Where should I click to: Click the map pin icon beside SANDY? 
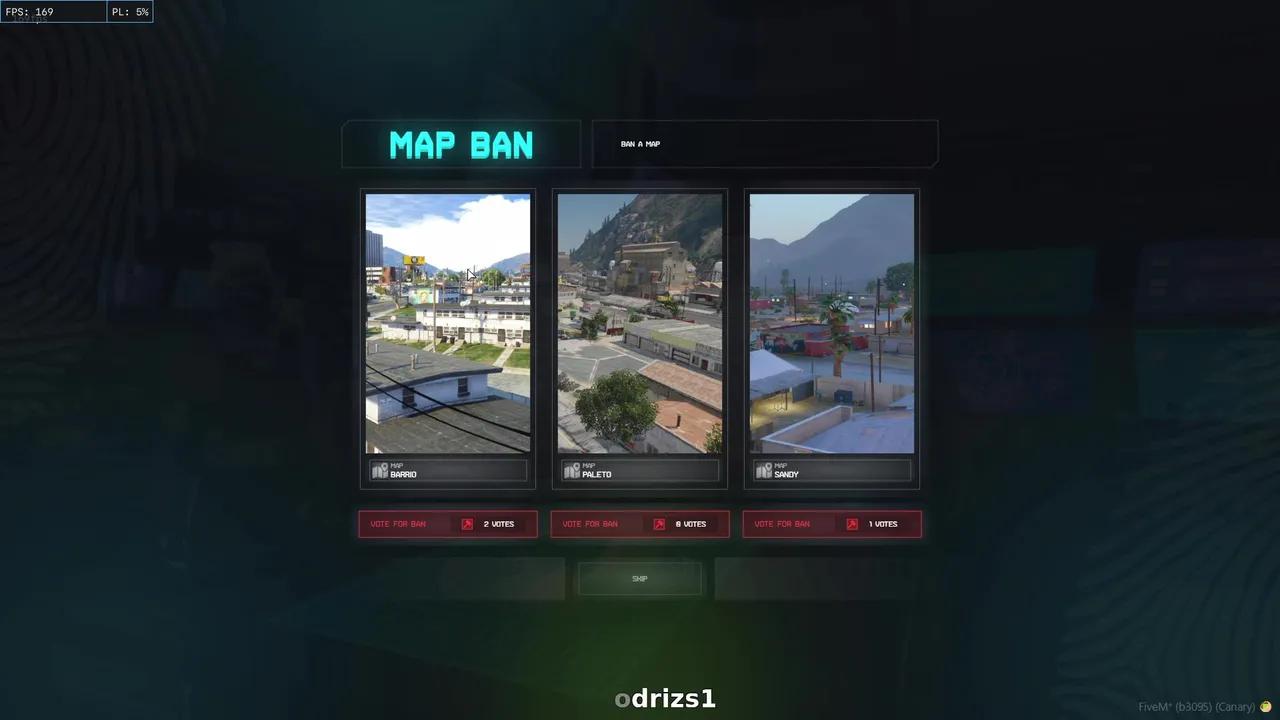[764, 470]
